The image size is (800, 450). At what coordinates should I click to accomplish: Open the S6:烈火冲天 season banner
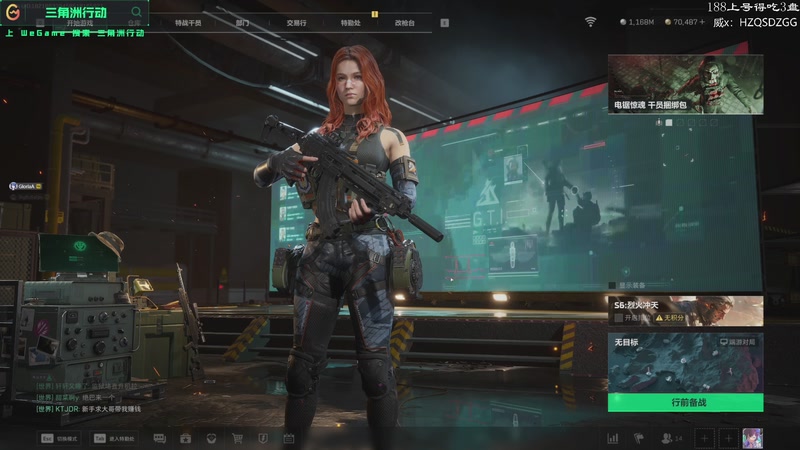tap(685, 310)
